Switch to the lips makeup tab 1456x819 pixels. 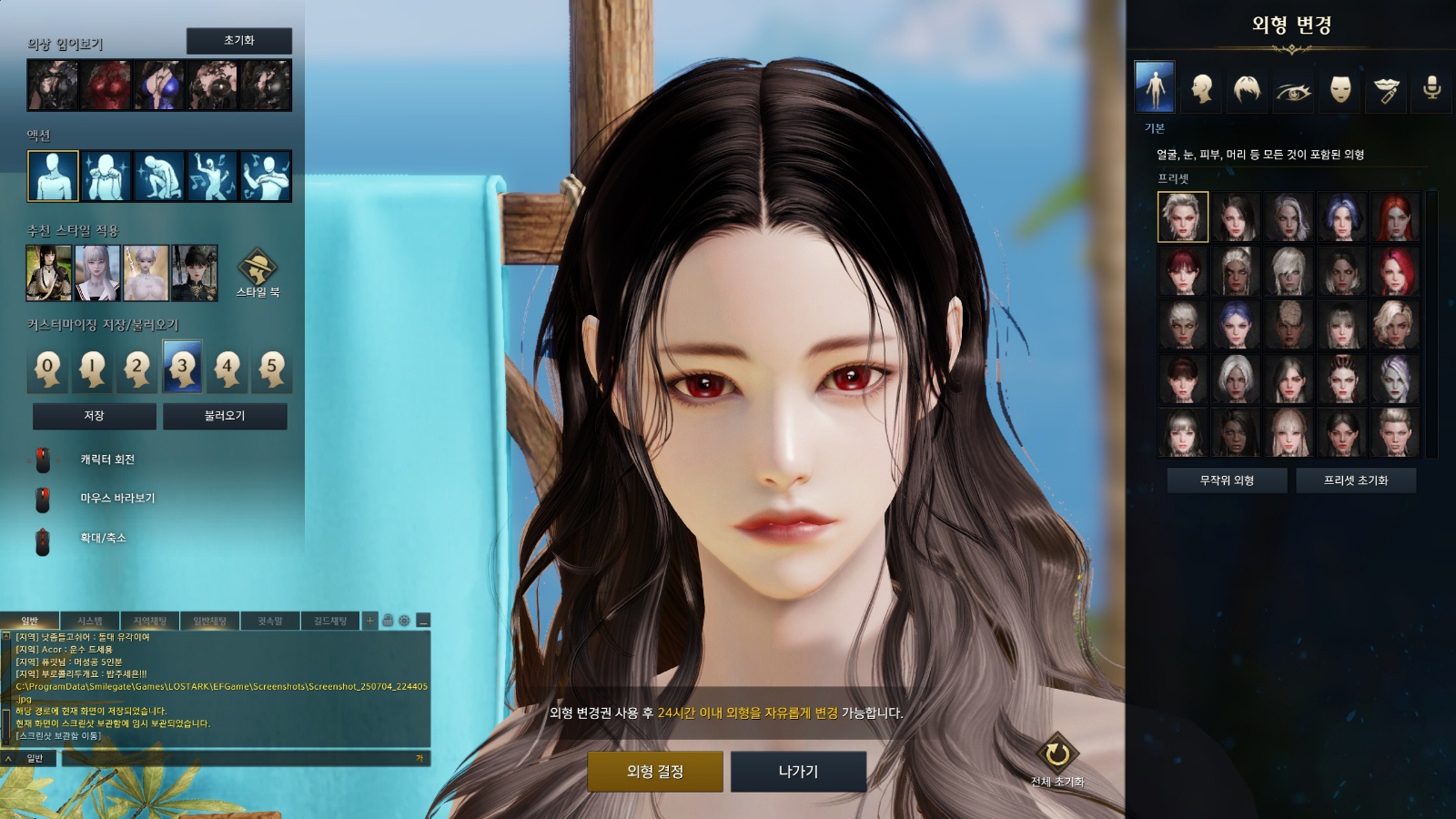click(1386, 89)
